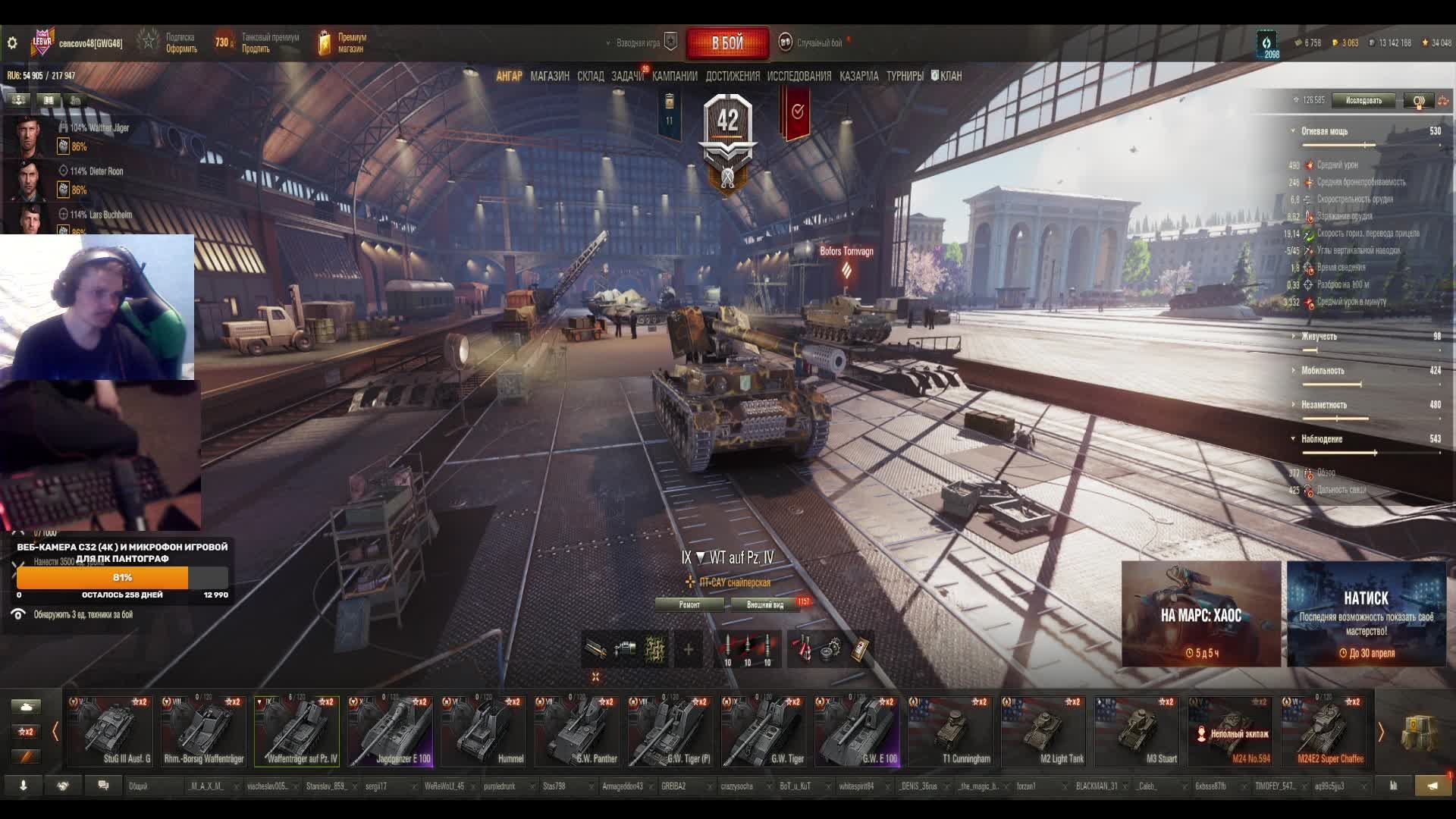1456x819 pixels.
Task: Go to the КАМПАНИИ tab
Action: (674, 76)
